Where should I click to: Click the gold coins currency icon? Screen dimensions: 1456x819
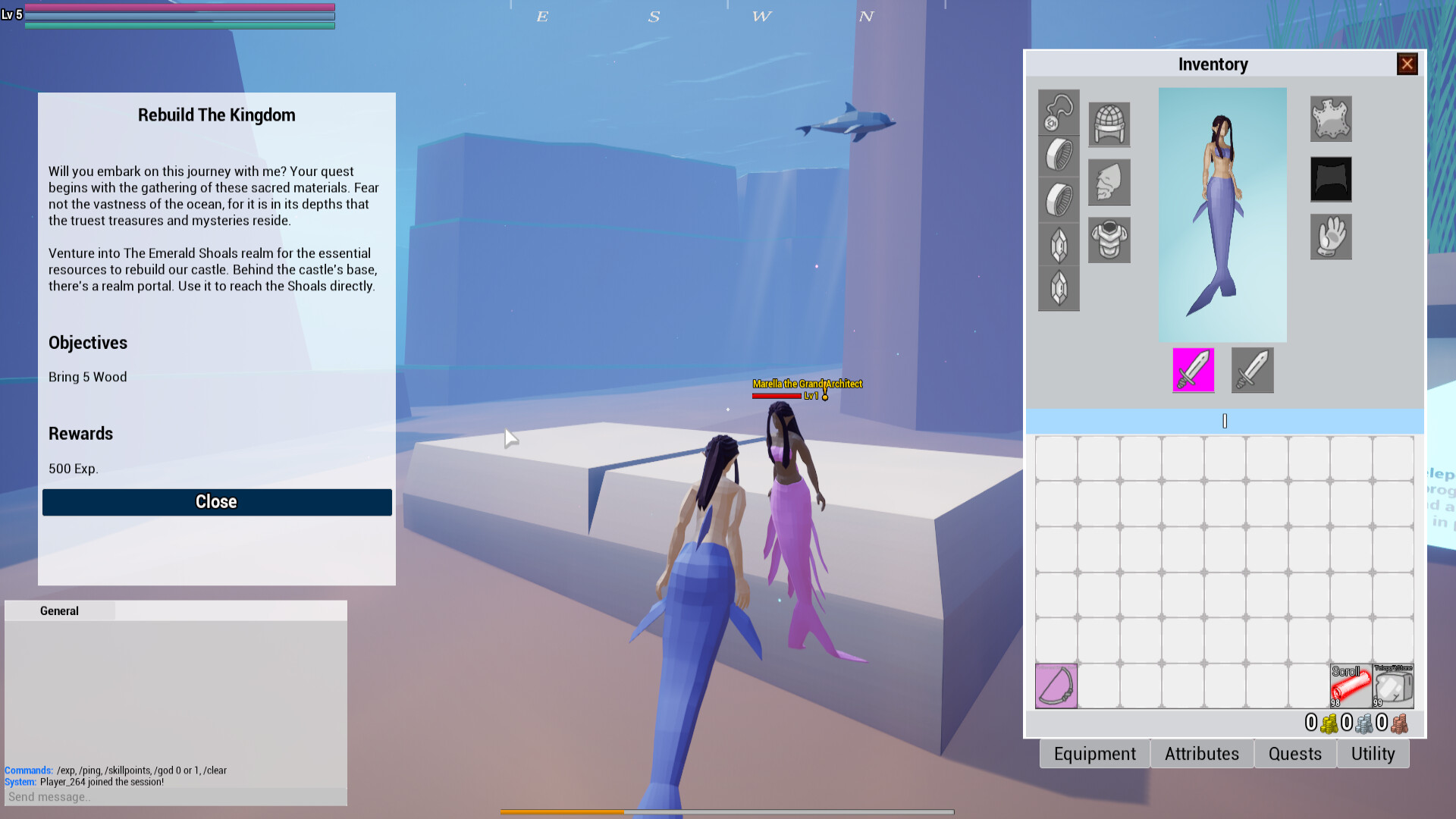pos(1329,723)
